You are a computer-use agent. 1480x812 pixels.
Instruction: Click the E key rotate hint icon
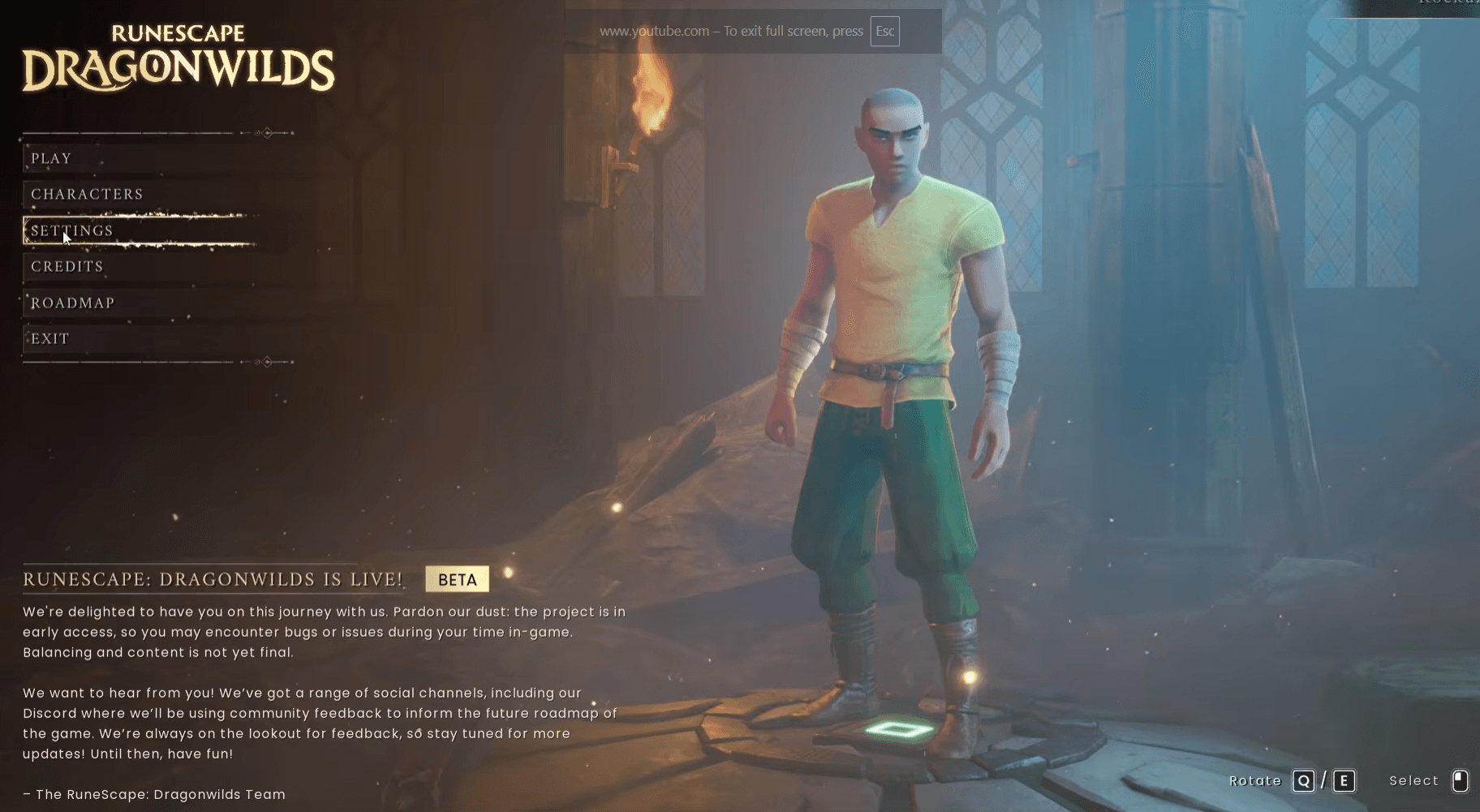tap(1344, 780)
